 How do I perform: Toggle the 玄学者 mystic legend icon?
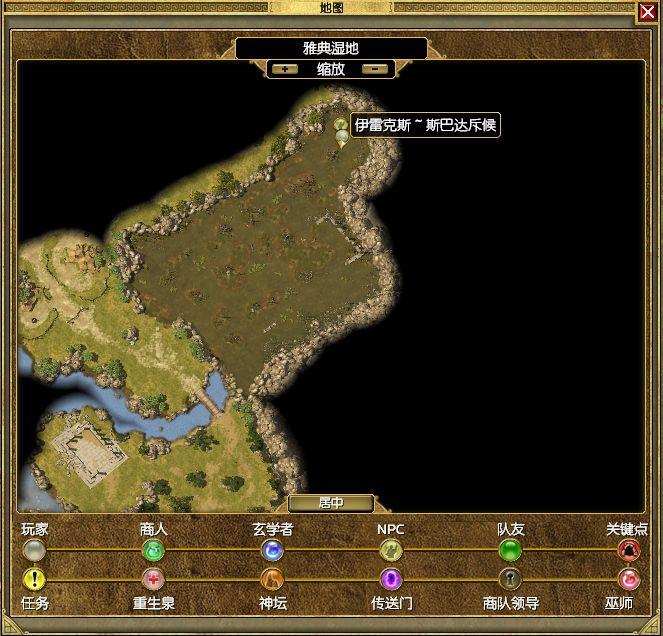click(272, 550)
